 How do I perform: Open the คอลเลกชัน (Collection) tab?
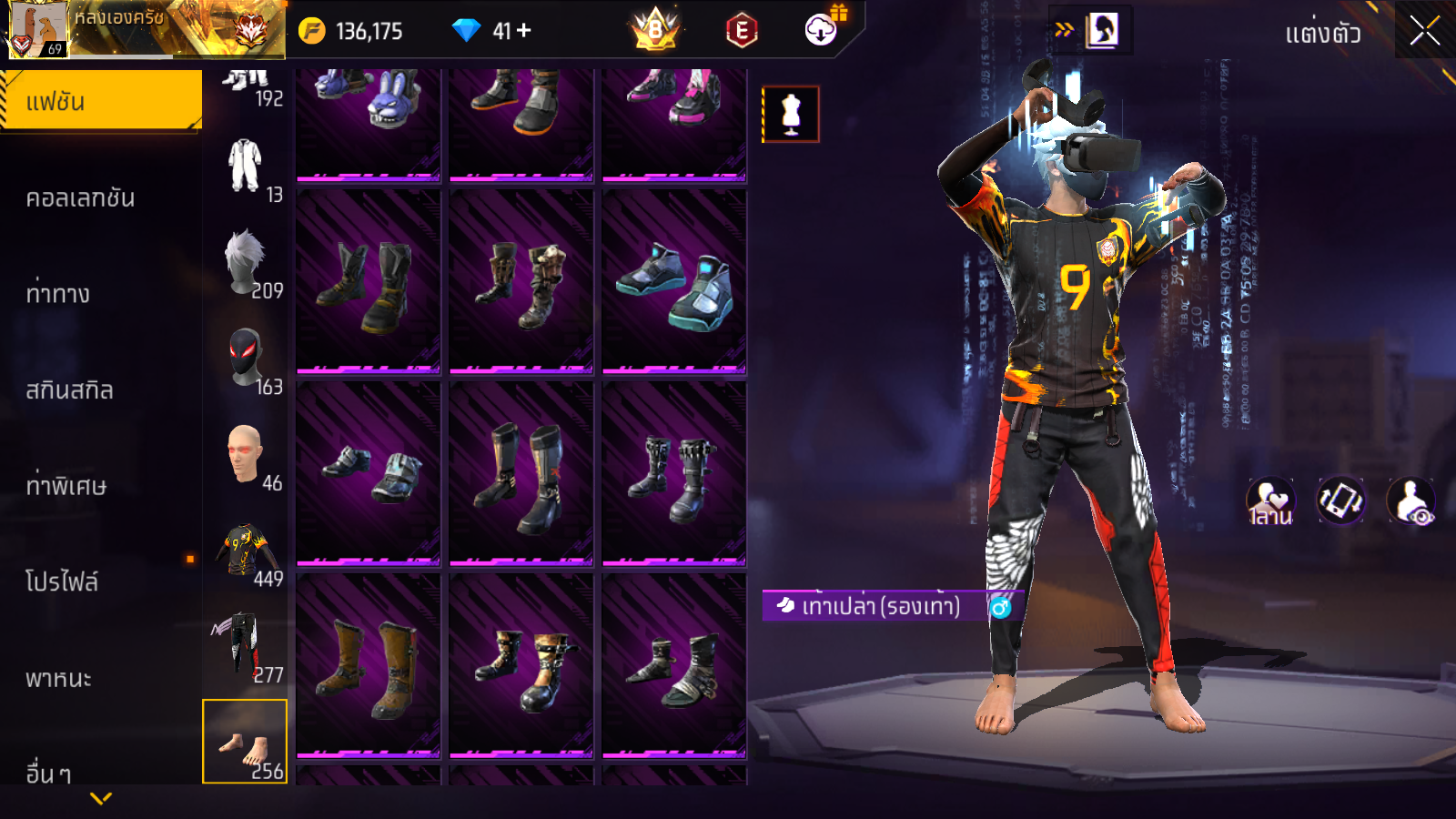(81, 198)
